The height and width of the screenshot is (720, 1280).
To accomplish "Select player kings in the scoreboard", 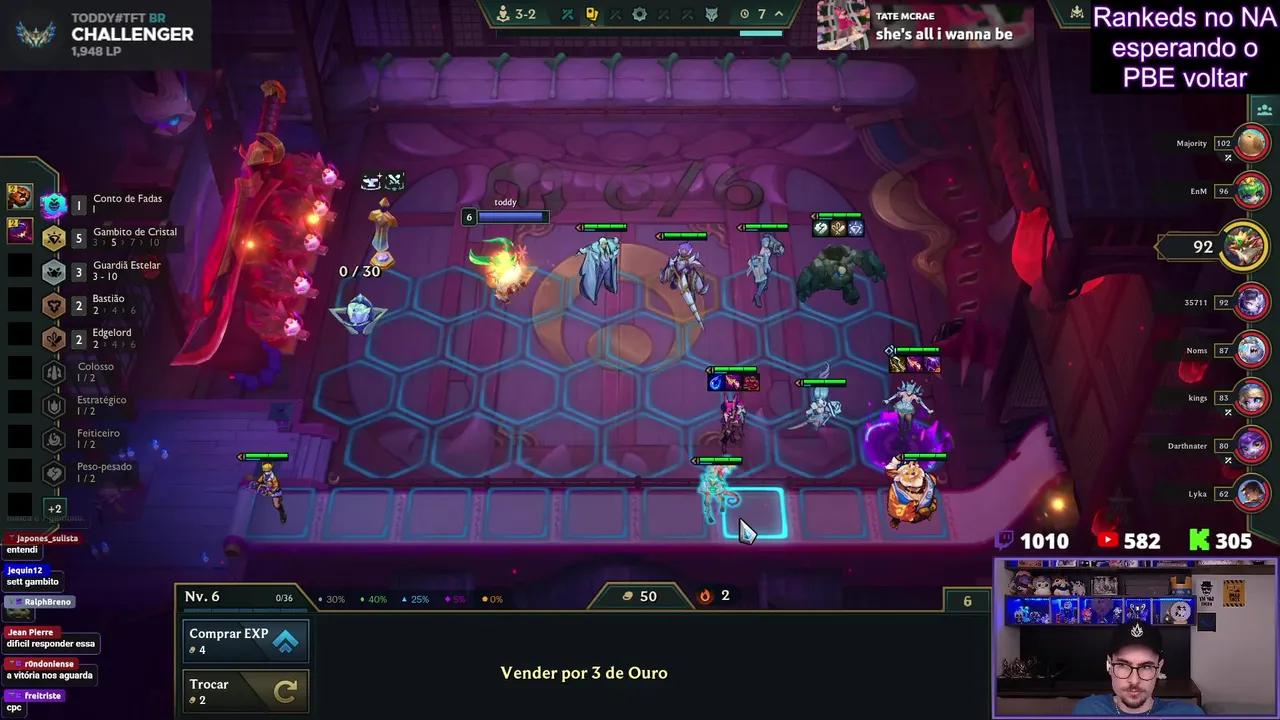I will pos(1251,398).
